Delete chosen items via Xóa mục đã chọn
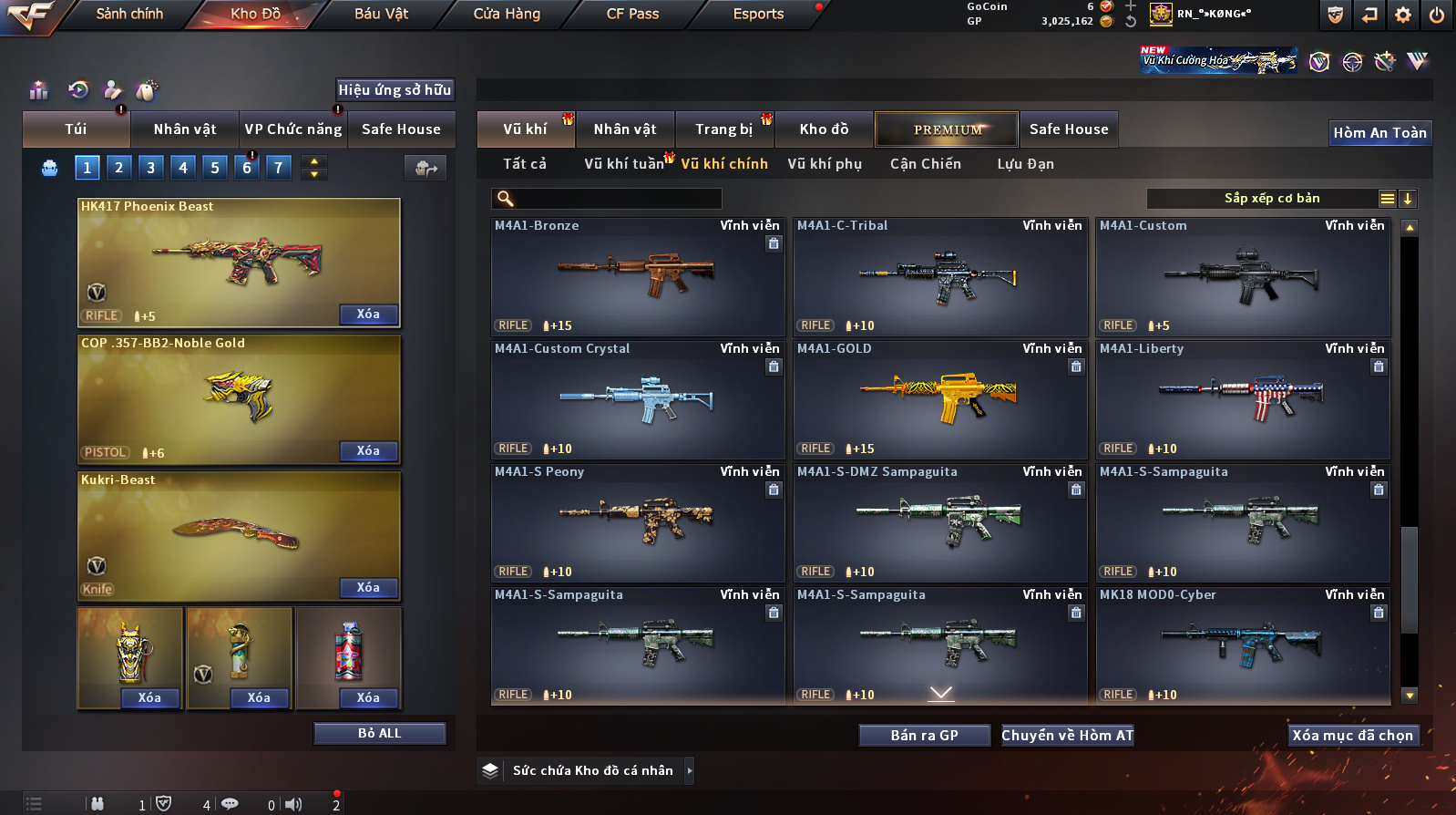1456x815 pixels. tap(1352, 736)
